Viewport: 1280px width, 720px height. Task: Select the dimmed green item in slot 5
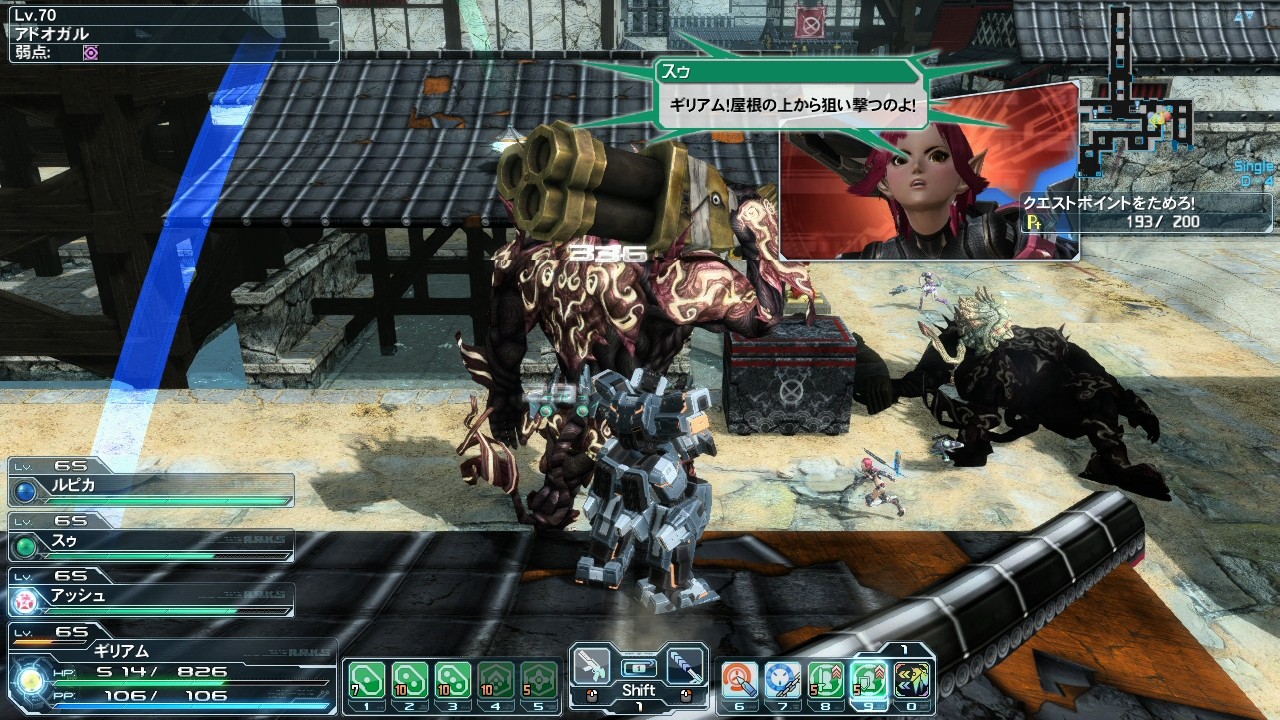click(x=539, y=680)
